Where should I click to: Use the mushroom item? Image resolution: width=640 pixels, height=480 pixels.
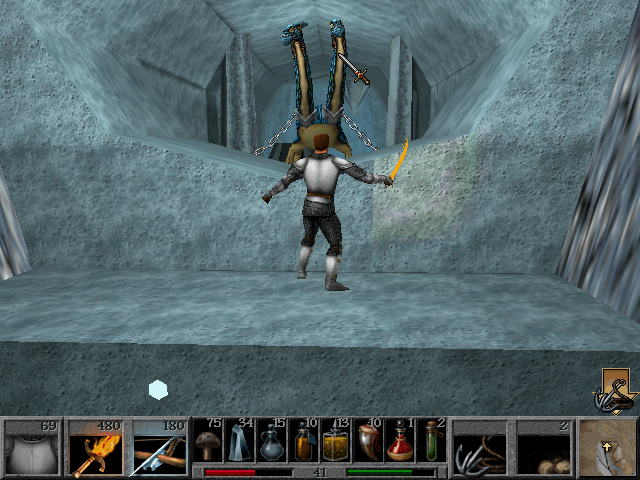point(209,441)
